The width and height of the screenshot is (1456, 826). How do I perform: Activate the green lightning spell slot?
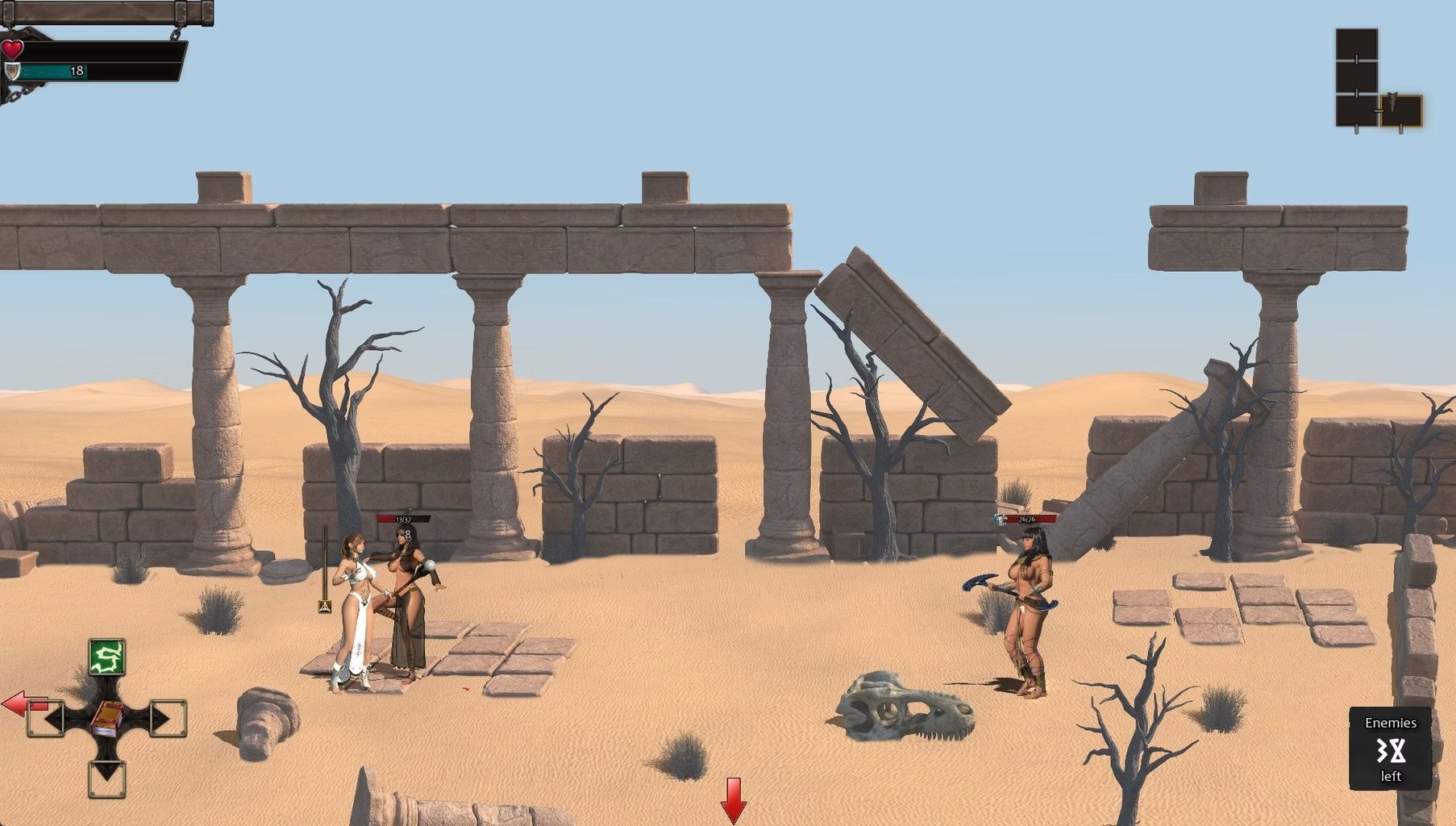coord(107,657)
